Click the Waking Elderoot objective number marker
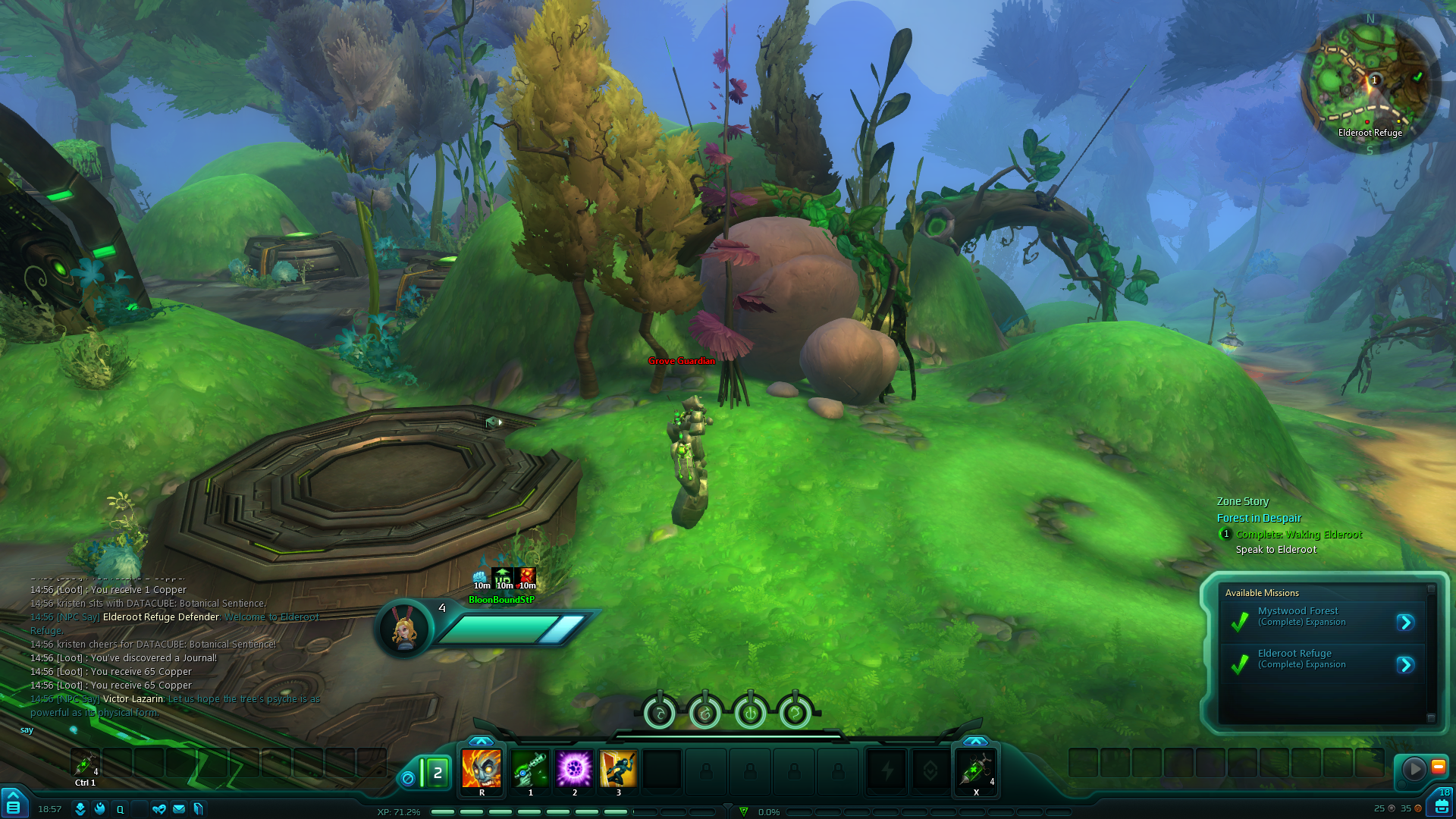The height and width of the screenshot is (819, 1456). pos(1225,534)
